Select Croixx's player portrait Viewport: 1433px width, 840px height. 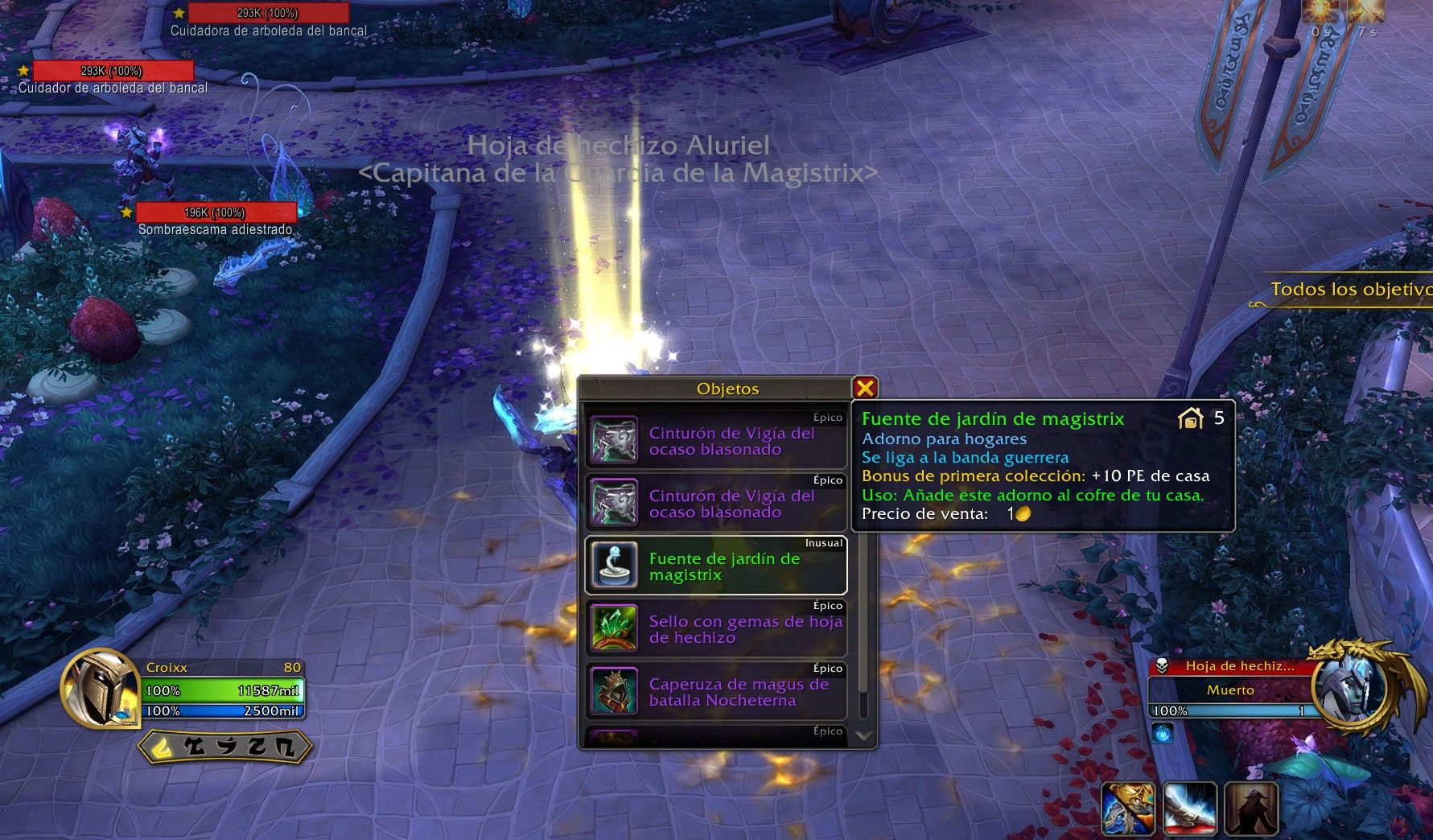coord(100,689)
